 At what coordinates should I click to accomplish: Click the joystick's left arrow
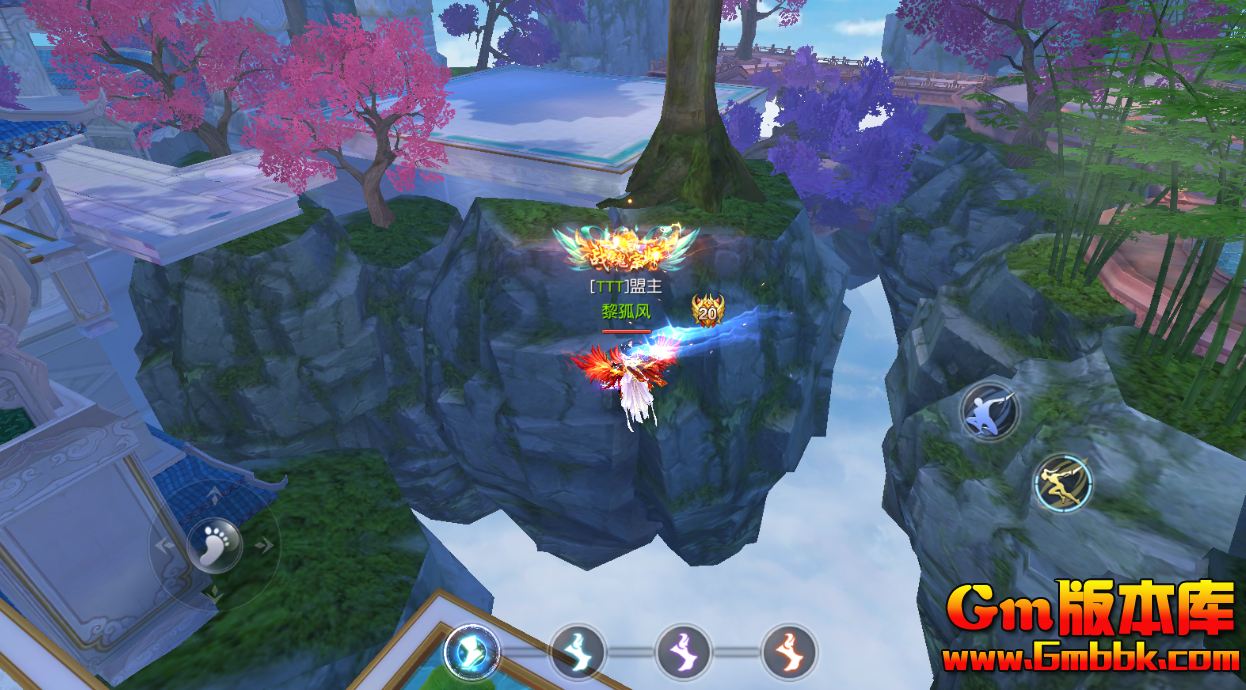162,545
